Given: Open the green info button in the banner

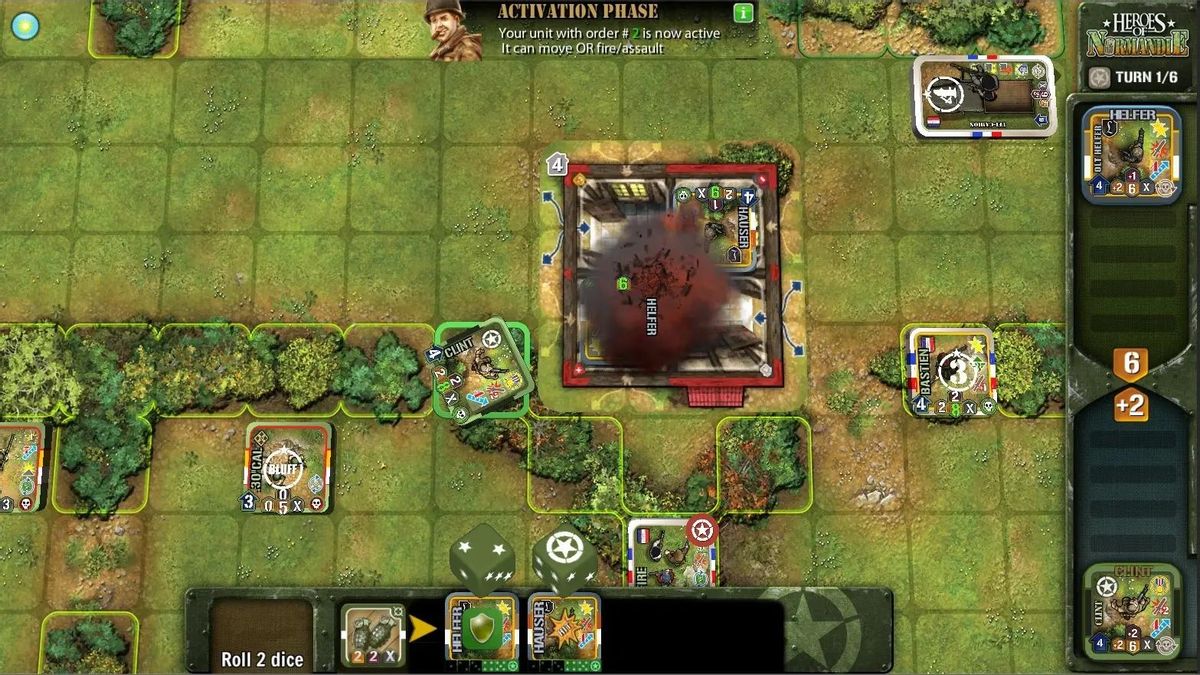Looking at the screenshot, I should pyautogui.click(x=742, y=13).
